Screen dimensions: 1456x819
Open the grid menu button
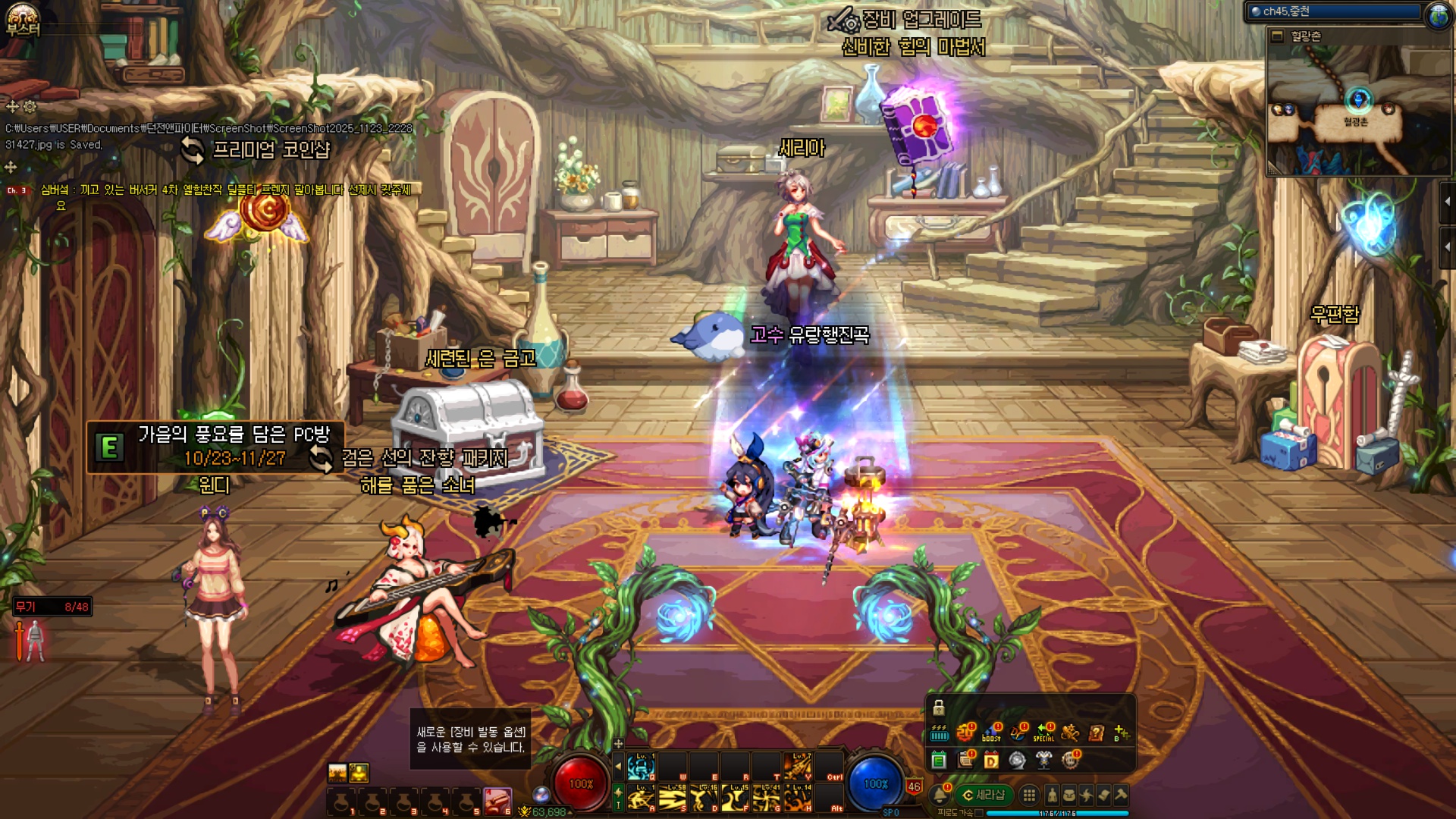[x=1029, y=795]
